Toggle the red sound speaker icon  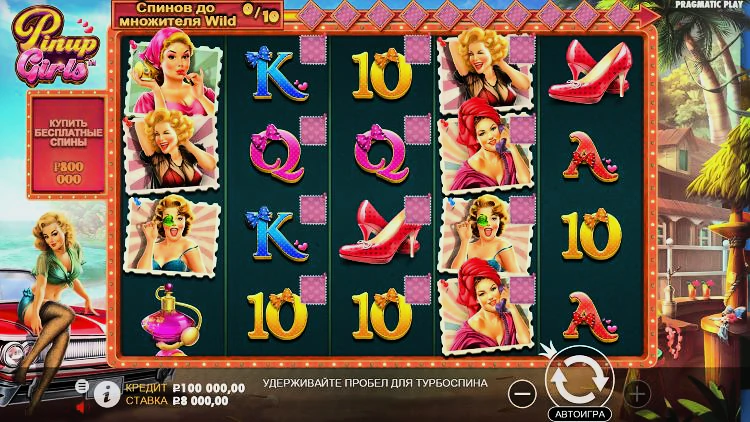click(82, 407)
